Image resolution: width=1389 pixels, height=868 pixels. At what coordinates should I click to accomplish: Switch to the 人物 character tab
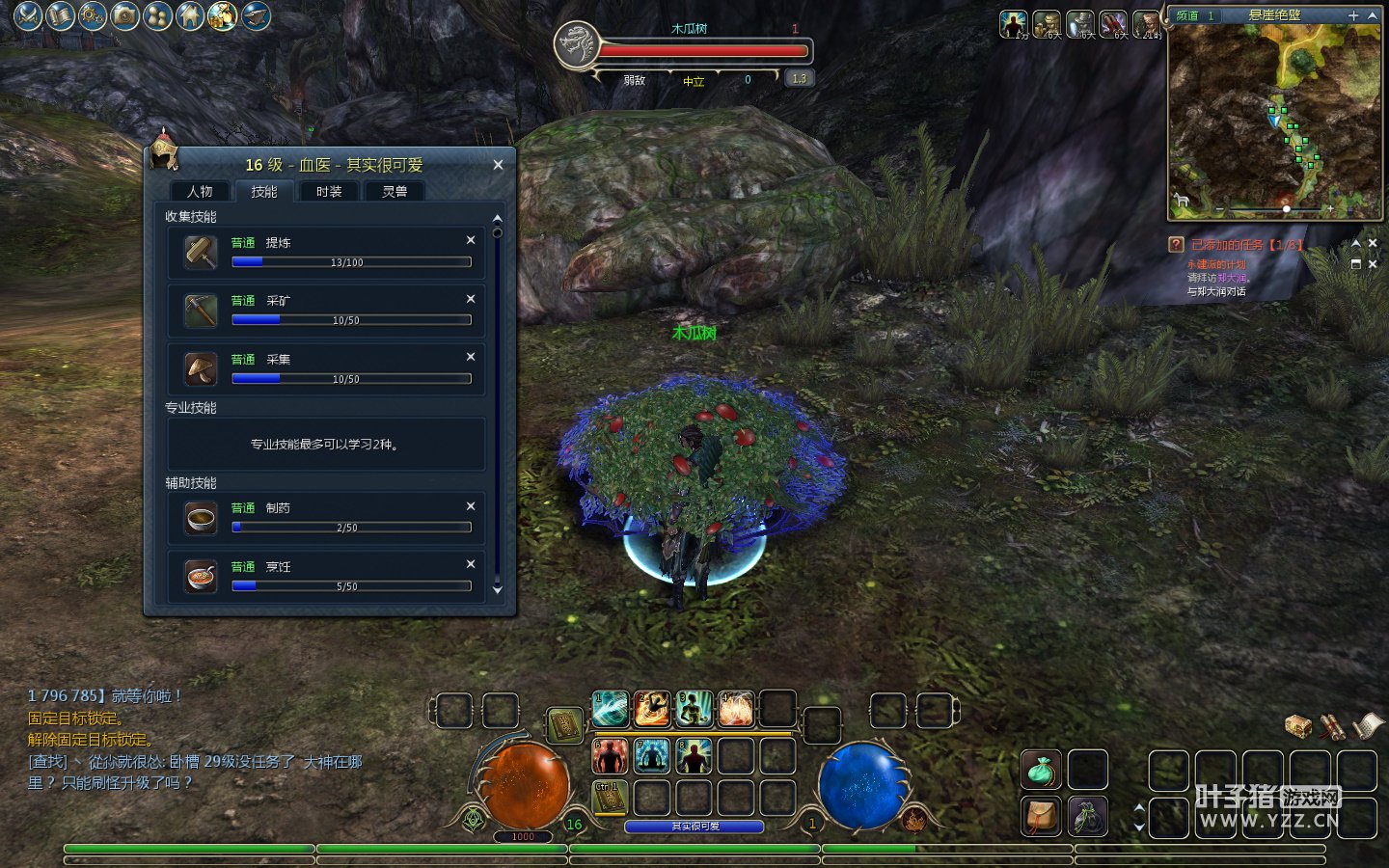(201, 191)
